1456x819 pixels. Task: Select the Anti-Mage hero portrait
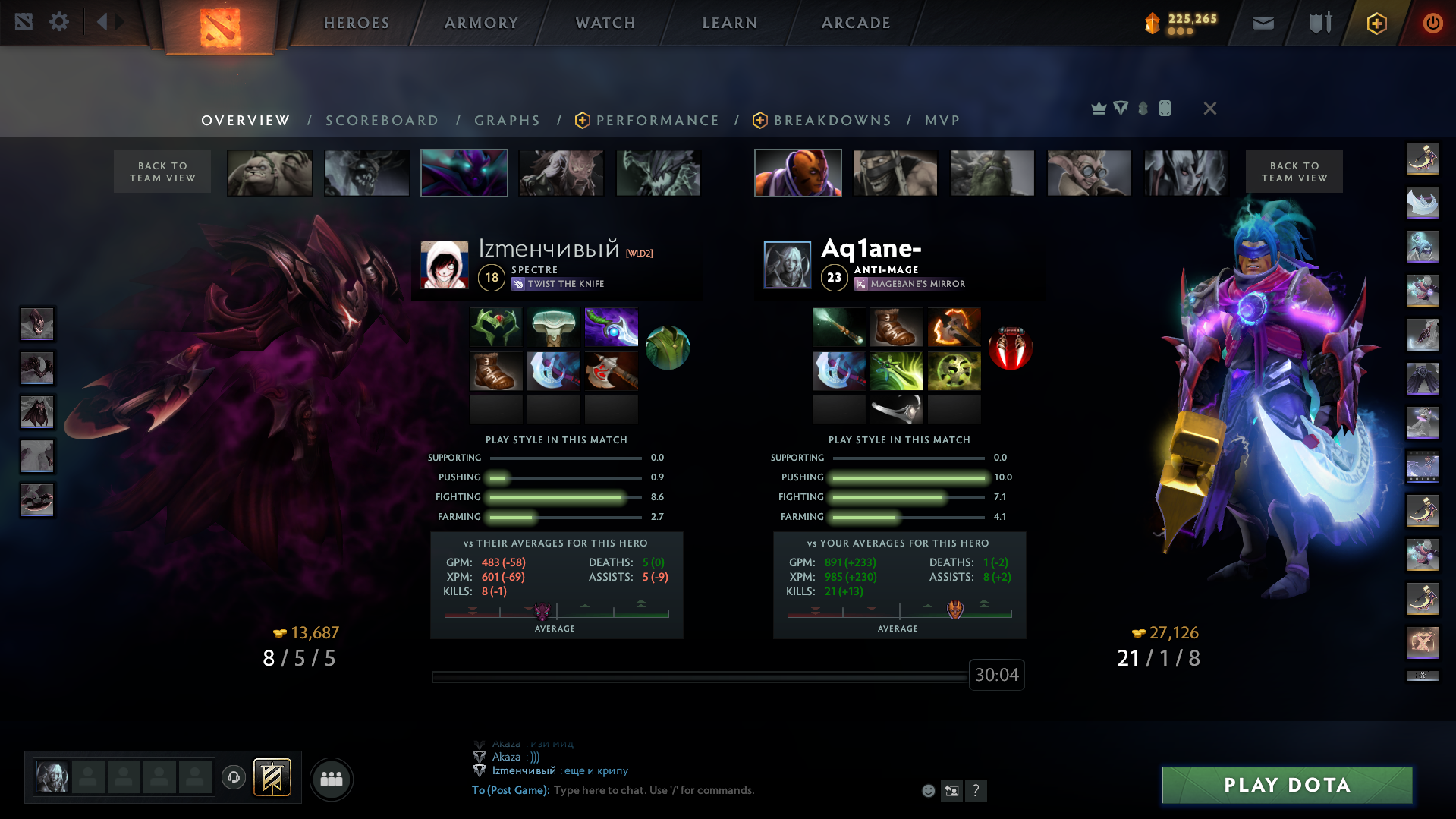point(797,173)
